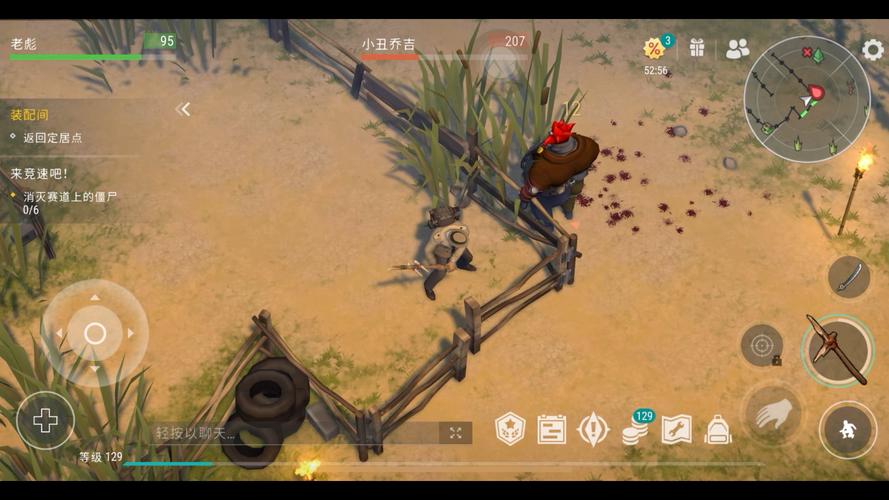Open the settings gear

(872, 49)
